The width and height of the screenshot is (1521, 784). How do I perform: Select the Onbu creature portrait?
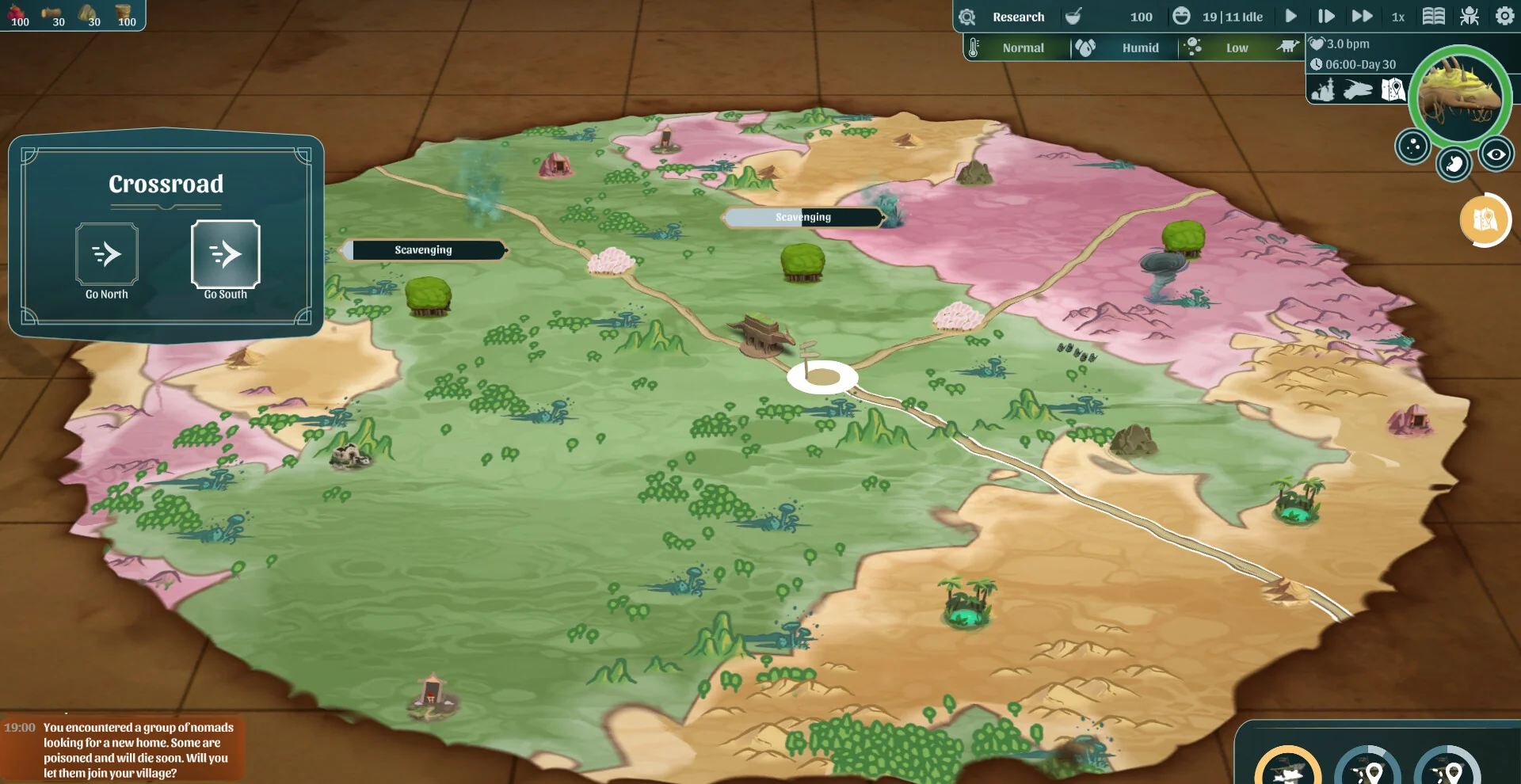point(1459,96)
